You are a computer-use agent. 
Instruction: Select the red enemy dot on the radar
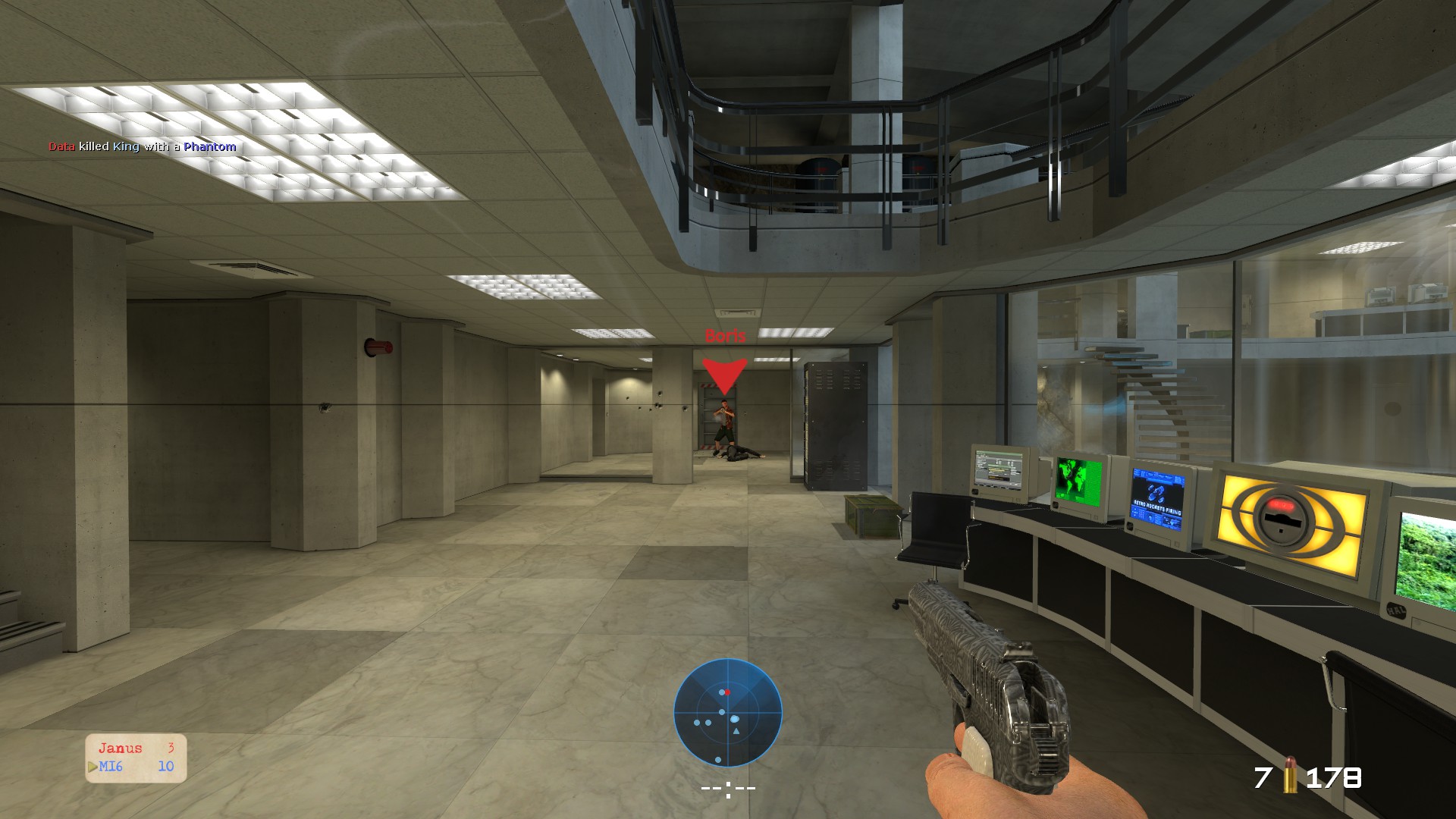[x=727, y=692]
